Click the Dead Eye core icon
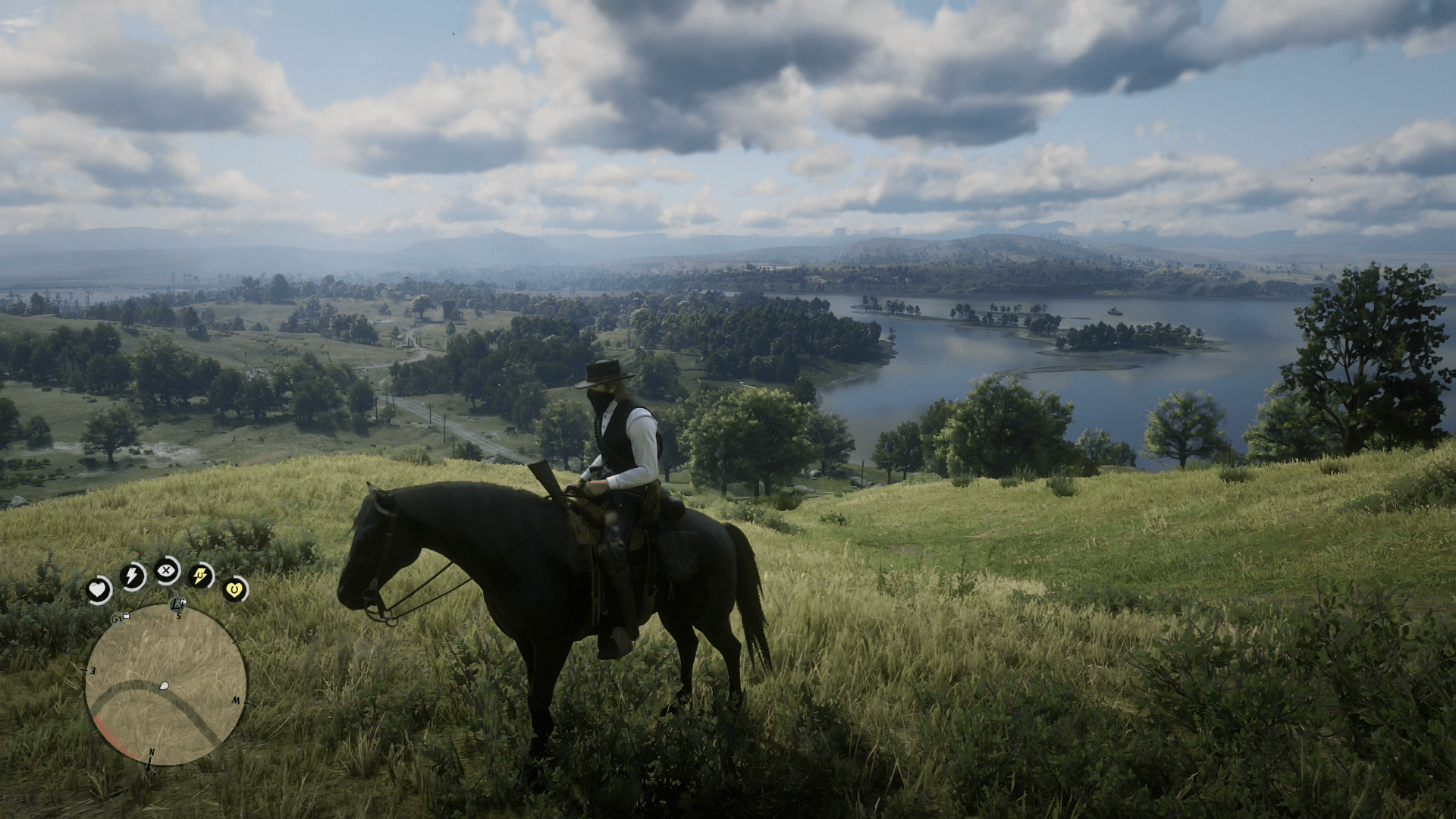 166,573
